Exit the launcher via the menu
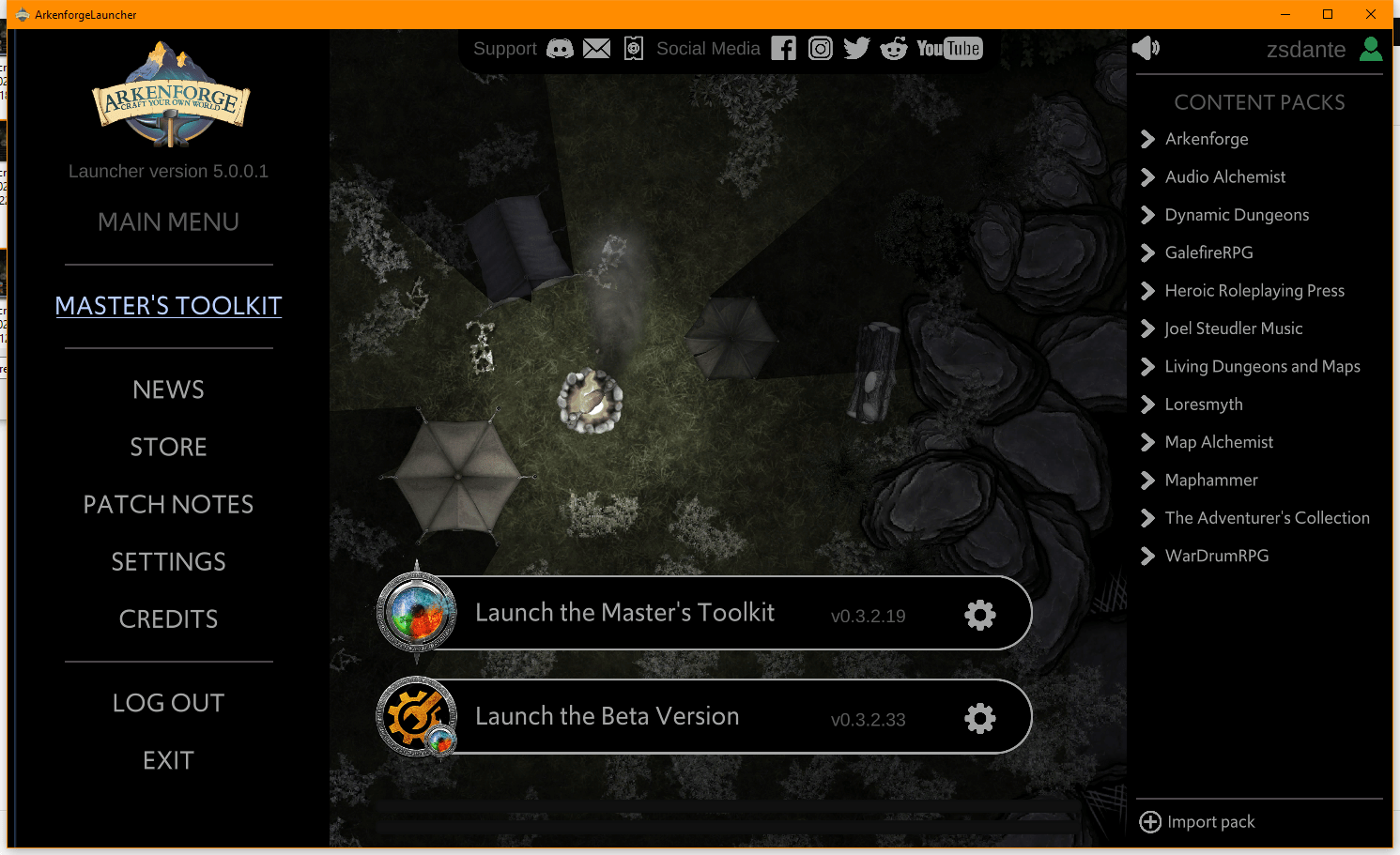Image resolution: width=1400 pixels, height=855 pixels. click(168, 759)
